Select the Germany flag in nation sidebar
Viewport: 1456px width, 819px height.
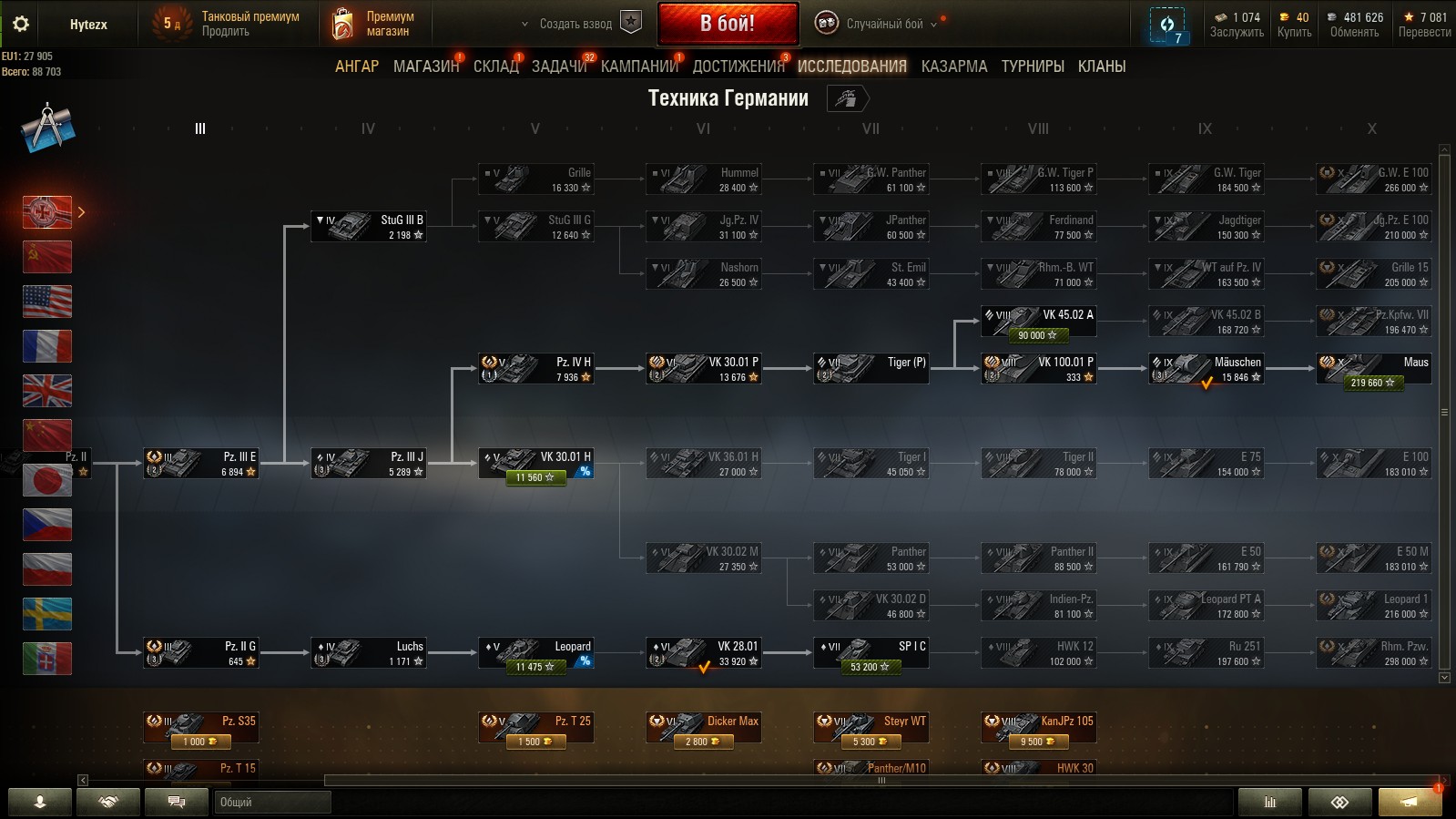click(x=47, y=211)
